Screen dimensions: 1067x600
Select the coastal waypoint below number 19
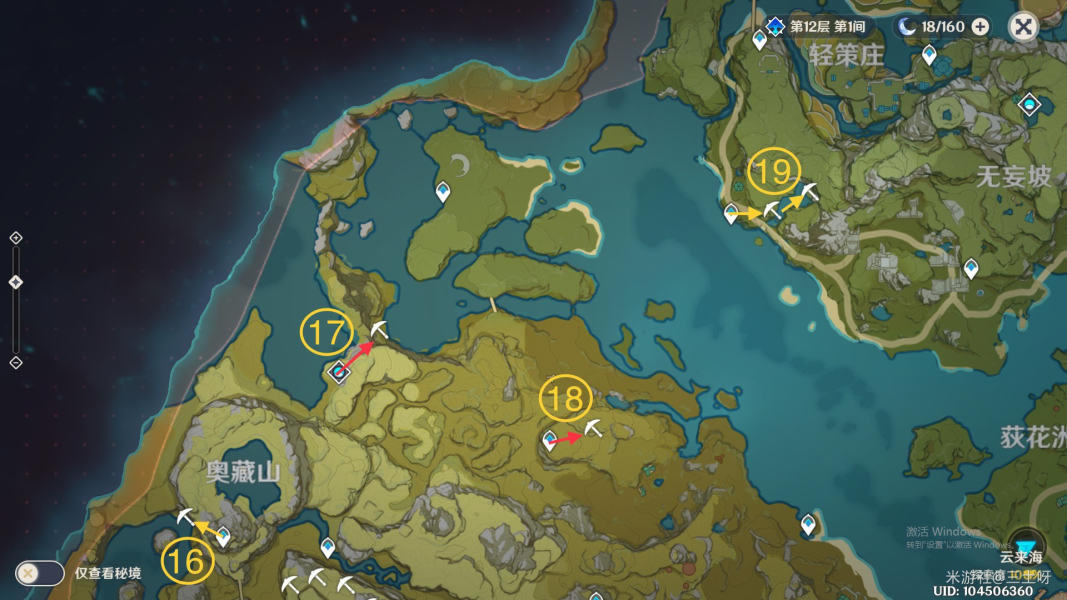pyautogui.click(x=731, y=212)
